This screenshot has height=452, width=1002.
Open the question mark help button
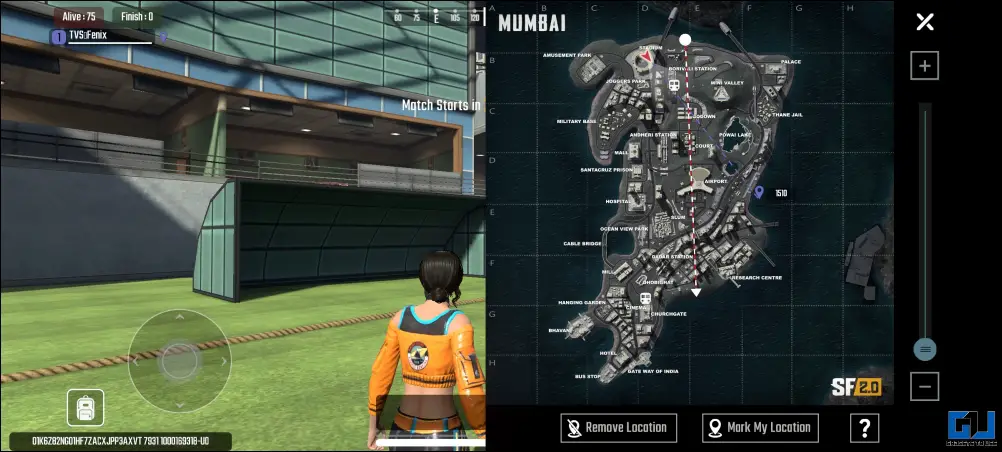coord(864,428)
